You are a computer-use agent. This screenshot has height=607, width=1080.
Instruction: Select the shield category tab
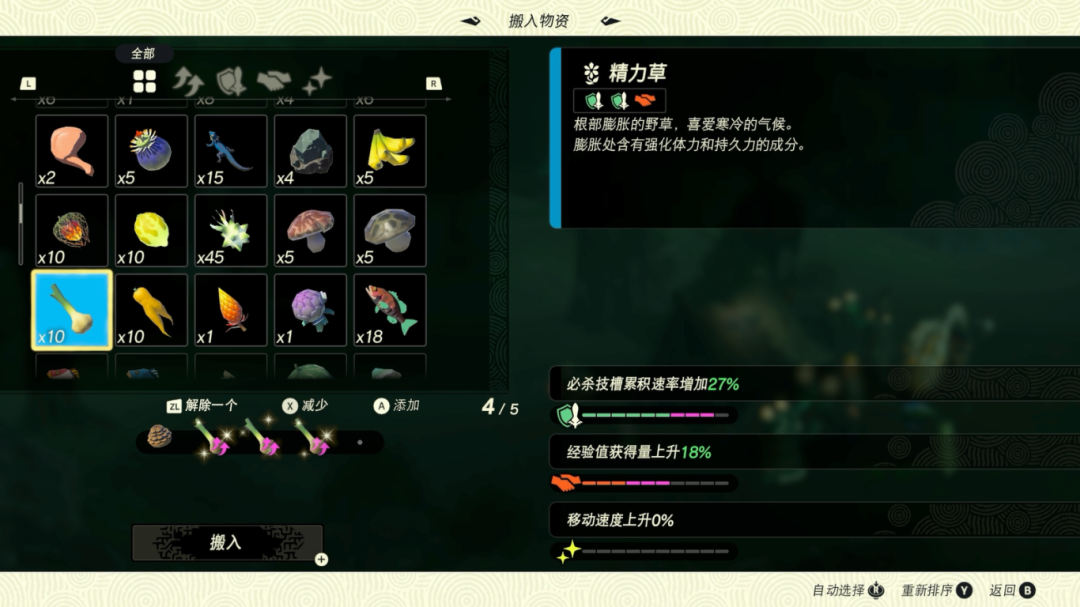[x=231, y=81]
